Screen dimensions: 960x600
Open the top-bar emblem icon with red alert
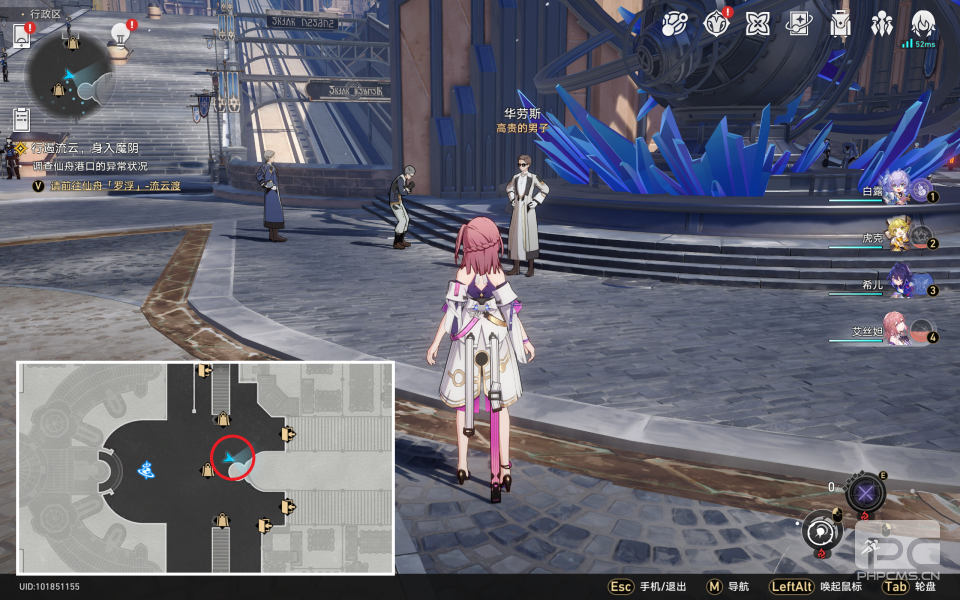[x=715, y=24]
